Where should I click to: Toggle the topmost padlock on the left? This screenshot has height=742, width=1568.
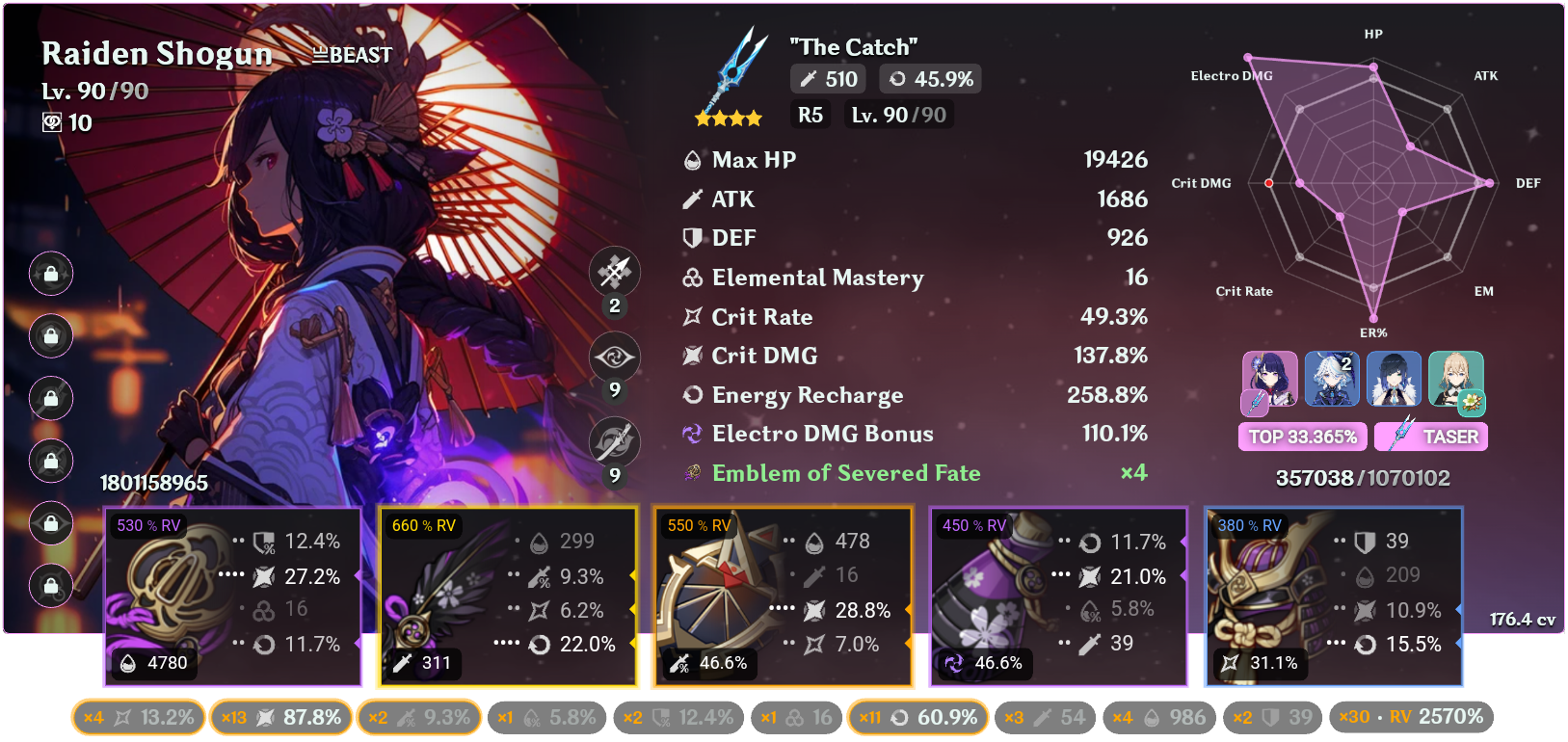pos(50,274)
